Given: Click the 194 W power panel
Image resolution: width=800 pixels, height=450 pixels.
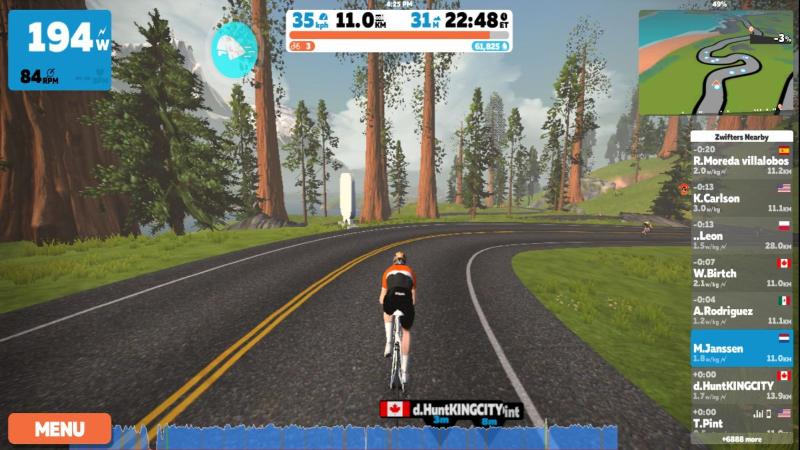Looking at the screenshot, I should click(60, 50).
